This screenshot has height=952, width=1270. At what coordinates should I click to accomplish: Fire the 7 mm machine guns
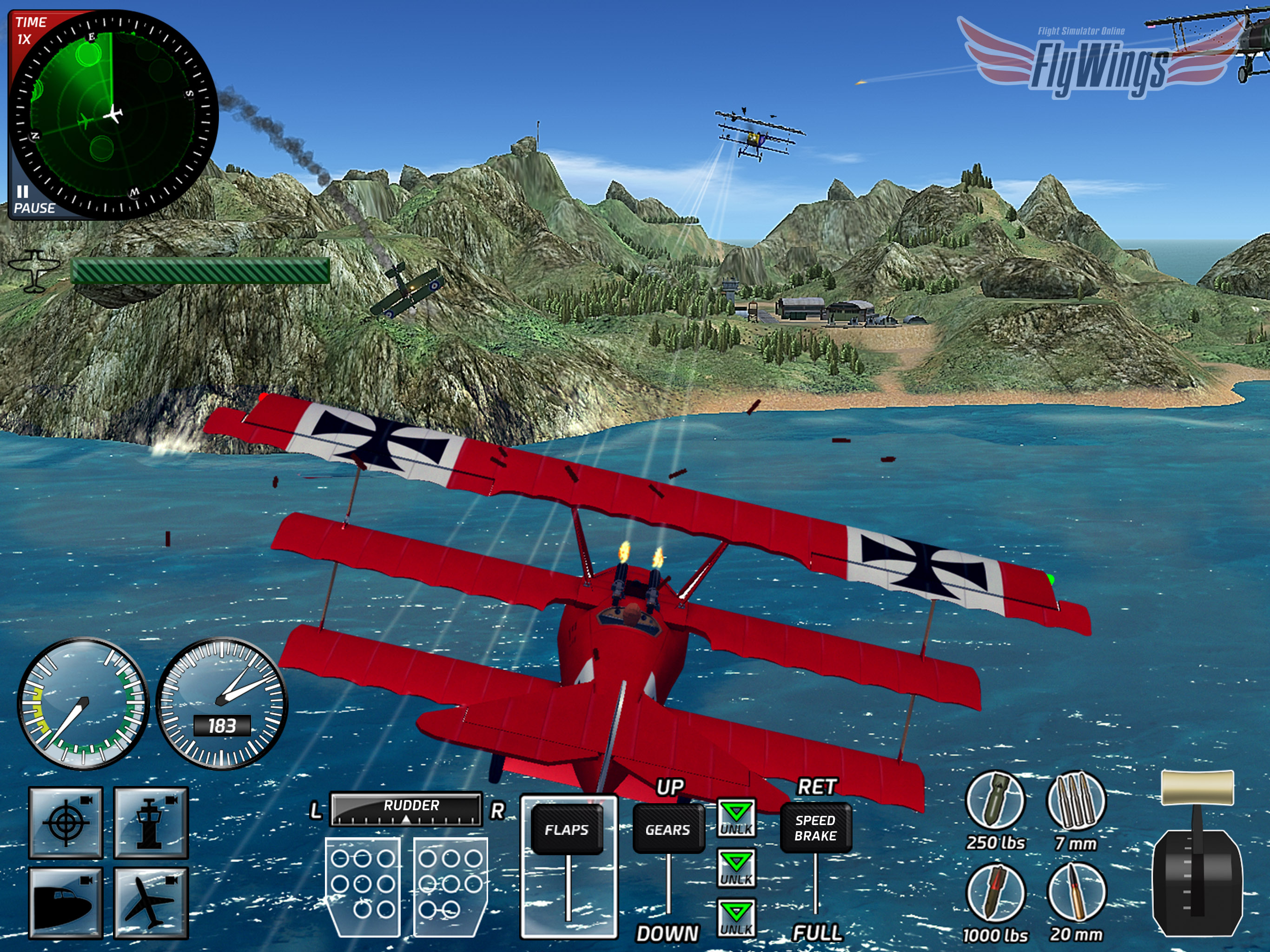click(1076, 801)
